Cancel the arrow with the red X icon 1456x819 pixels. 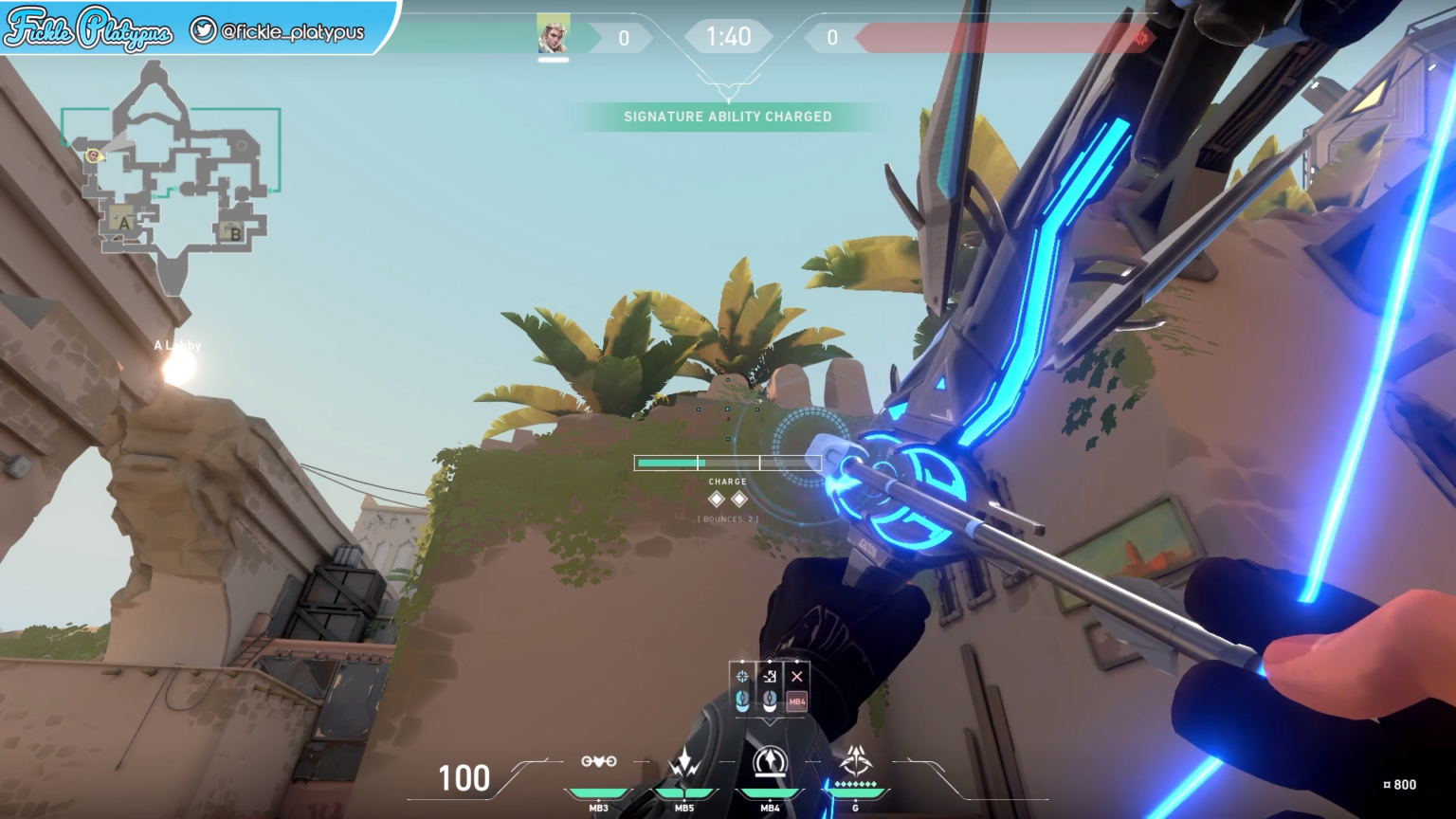coord(795,675)
